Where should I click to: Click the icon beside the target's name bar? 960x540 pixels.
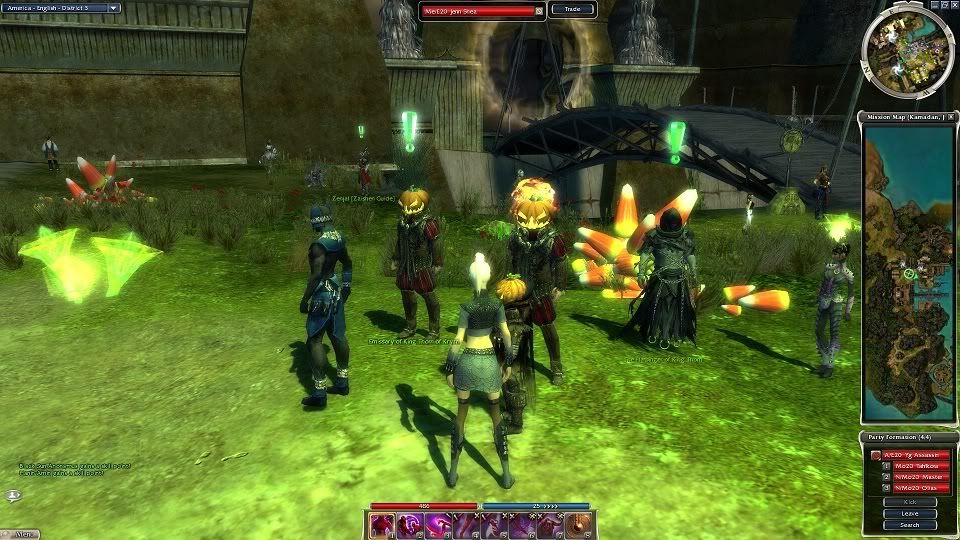pyautogui.click(x=540, y=10)
